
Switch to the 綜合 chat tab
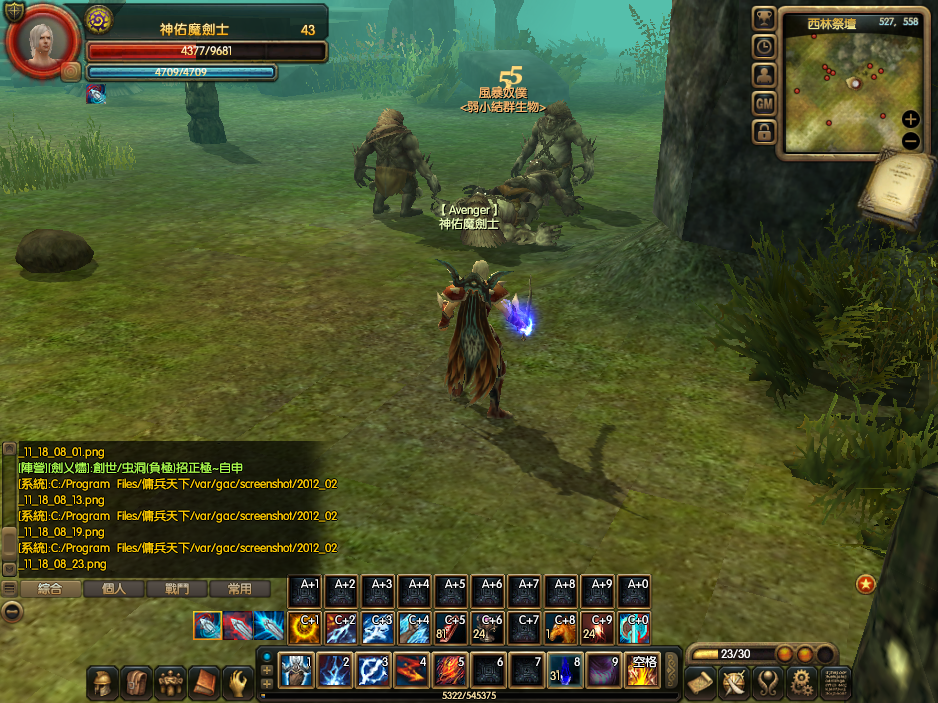tap(50, 589)
